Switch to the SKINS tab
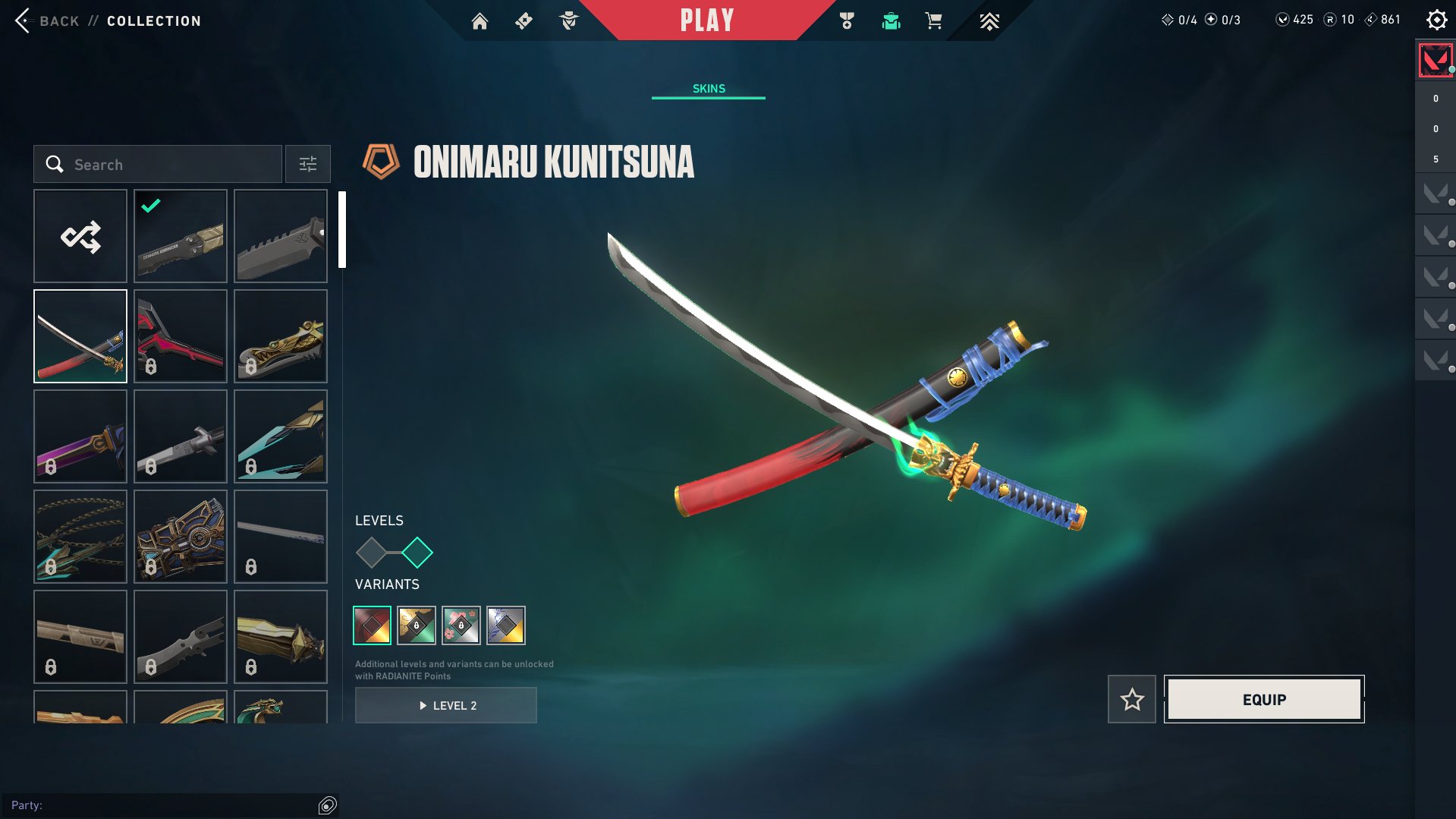This screenshot has height=819, width=1456. [x=708, y=87]
